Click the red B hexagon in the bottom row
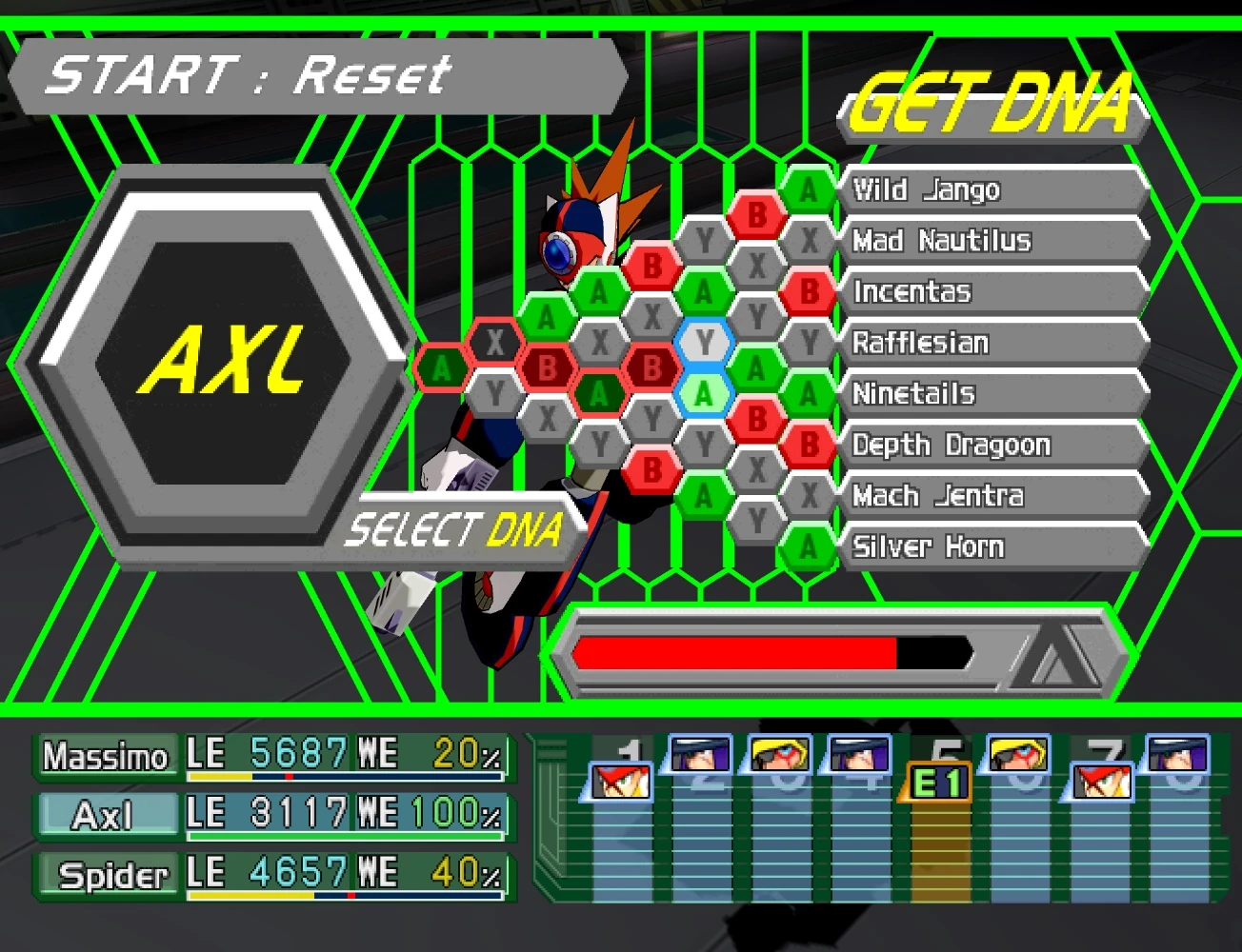The height and width of the screenshot is (952, 1242). (x=653, y=468)
